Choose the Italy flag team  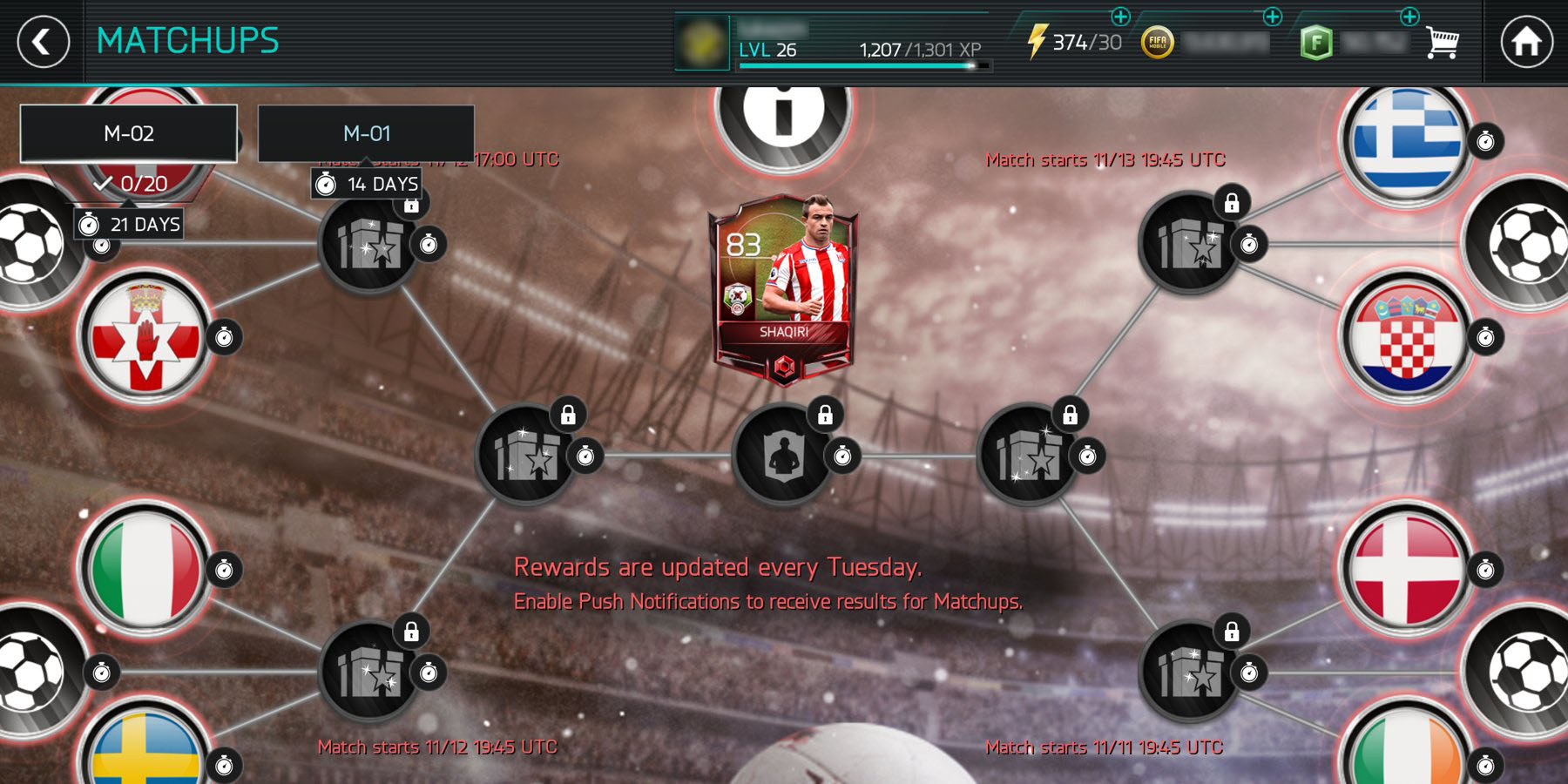145,569
